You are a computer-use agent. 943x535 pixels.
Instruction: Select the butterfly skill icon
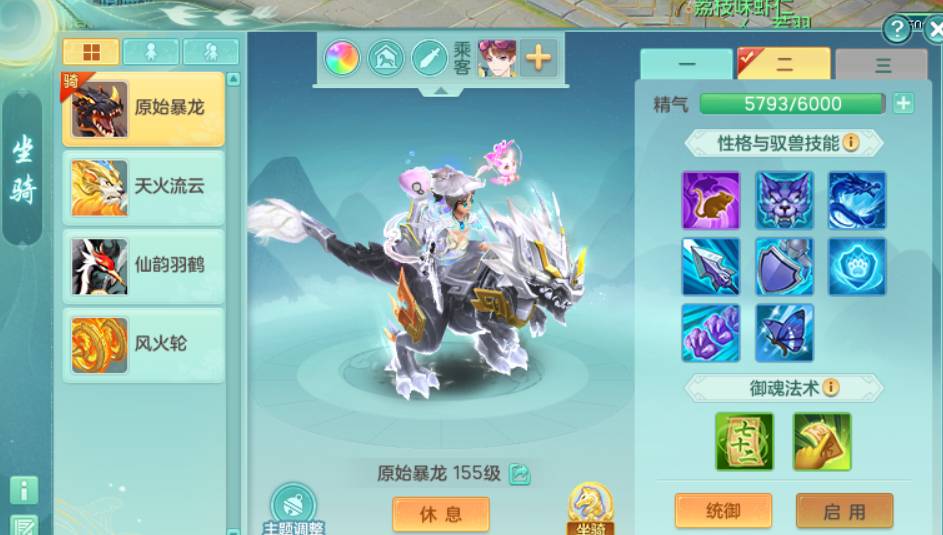(x=784, y=332)
